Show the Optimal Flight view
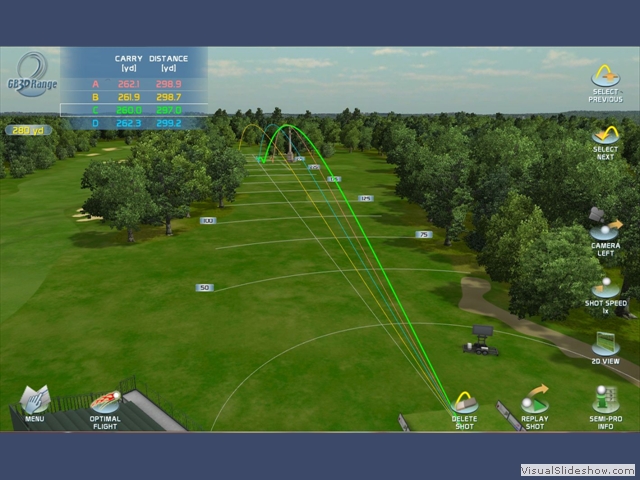Viewport: 640px width, 480px height. [x=105, y=406]
